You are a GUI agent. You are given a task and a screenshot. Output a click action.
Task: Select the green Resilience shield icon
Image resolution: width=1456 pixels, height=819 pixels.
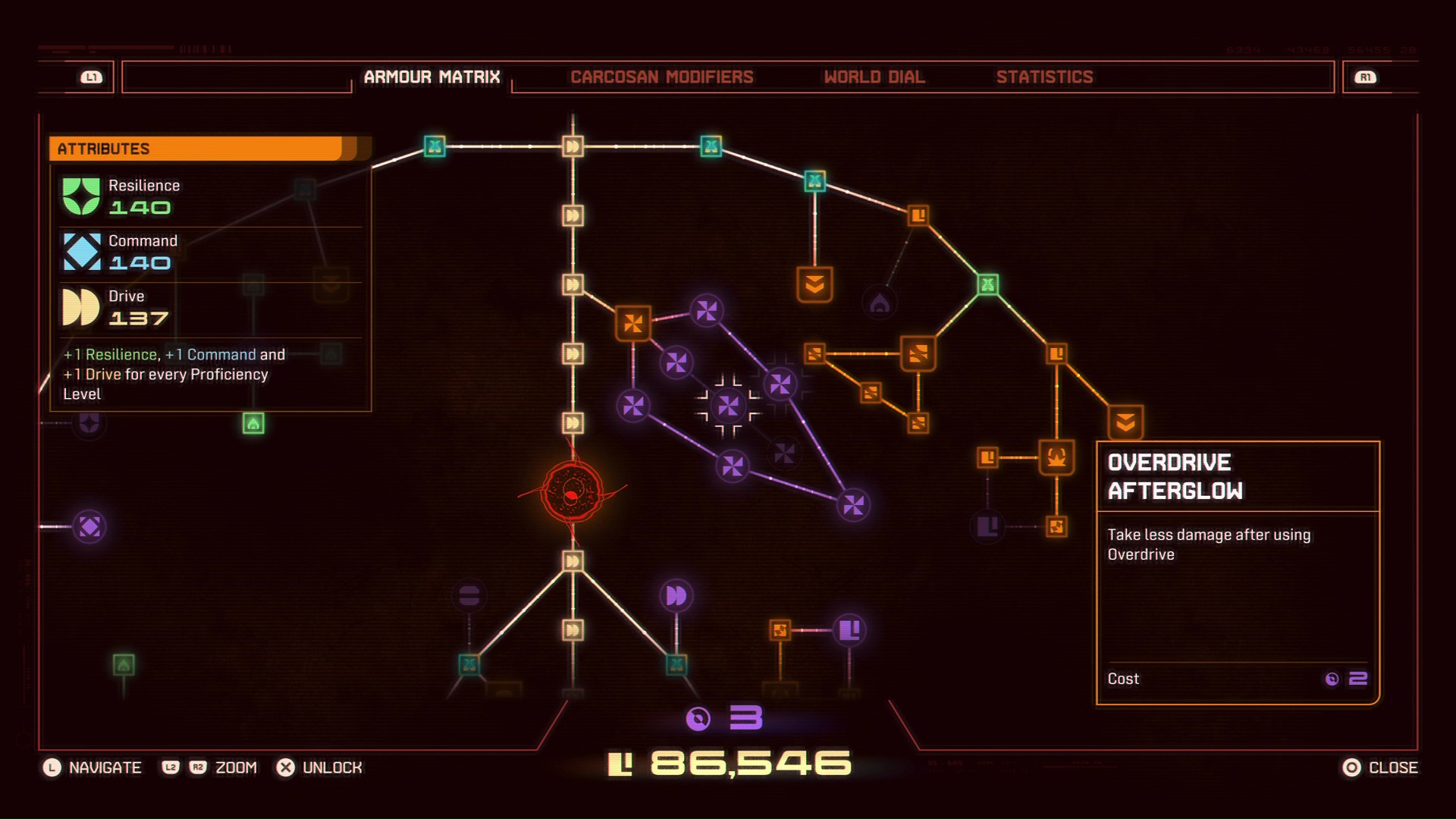83,195
